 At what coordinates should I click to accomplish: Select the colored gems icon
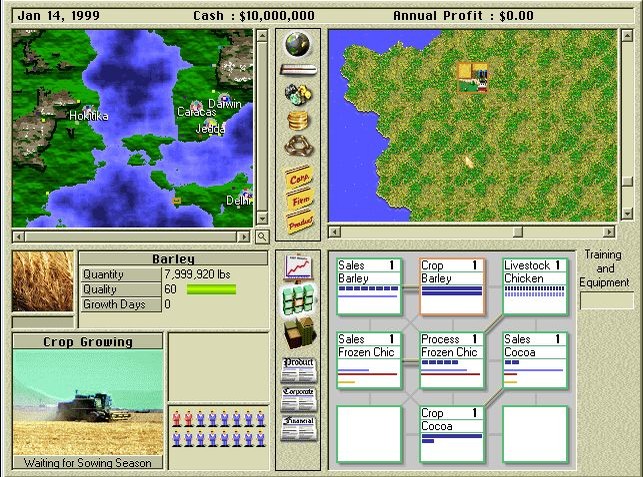[297, 95]
